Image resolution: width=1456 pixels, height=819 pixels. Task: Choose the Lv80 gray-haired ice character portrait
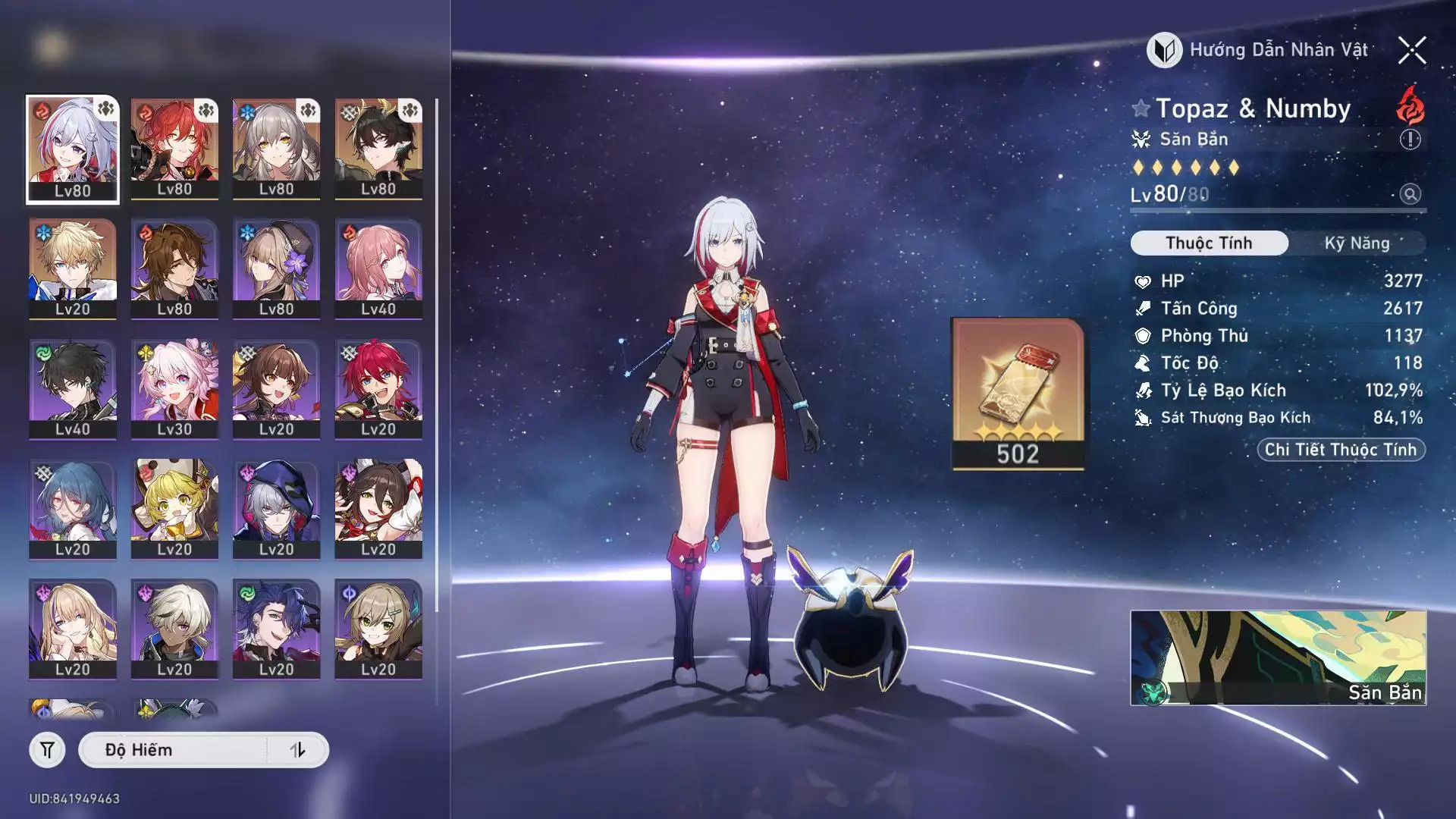tap(276, 149)
